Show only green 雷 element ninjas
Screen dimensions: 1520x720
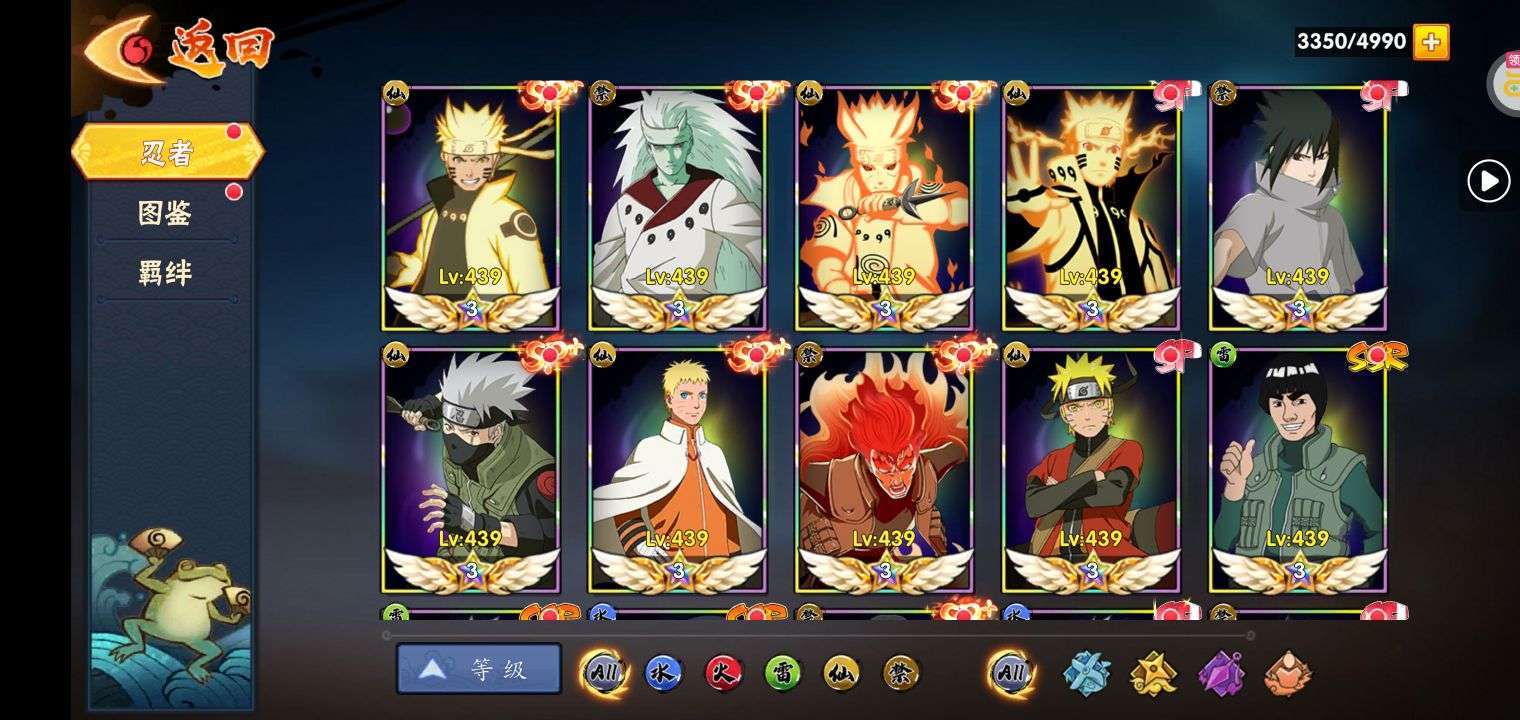point(783,673)
